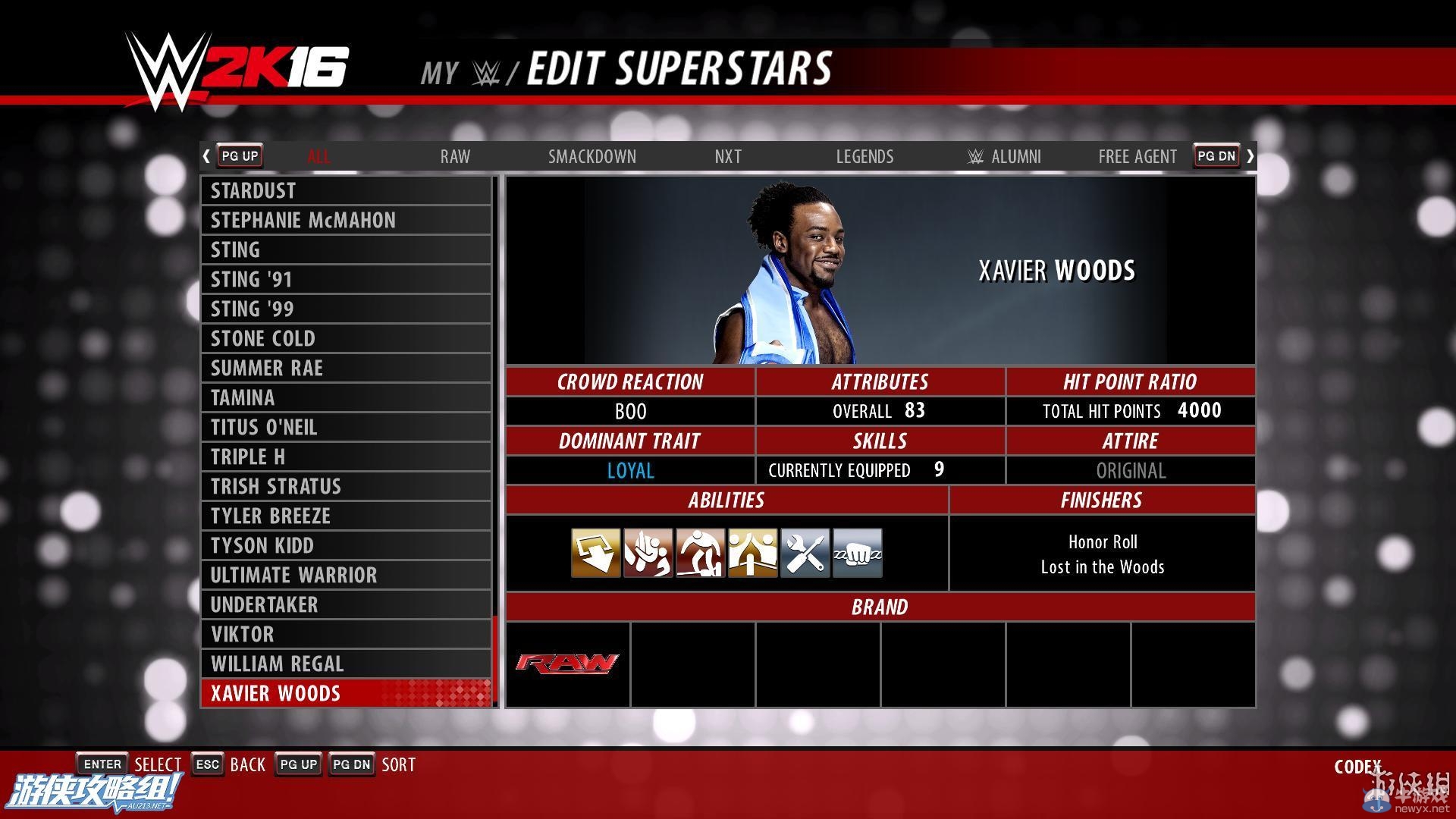Click the TOTAL HIT POINTS 4000 value
The height and width of the screenshot is (819, 1456).
(1129, 410)
